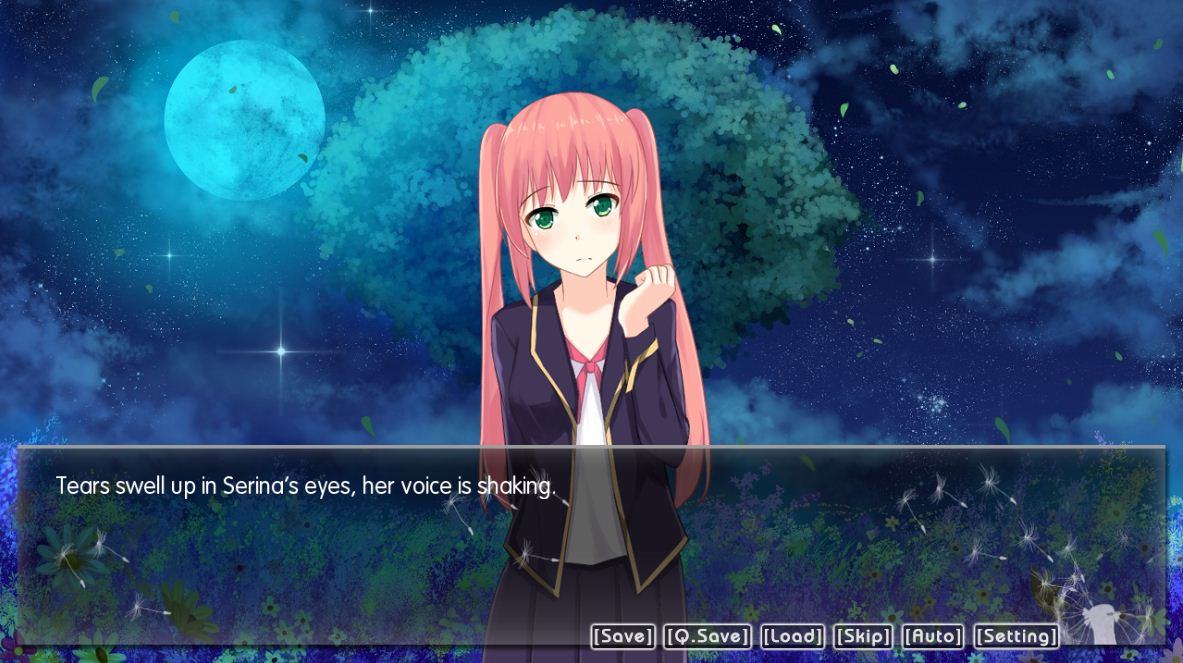1183x663 pixels.
Task: Toggle Auto dialogue advance
Action: click(x=933, y=637)
